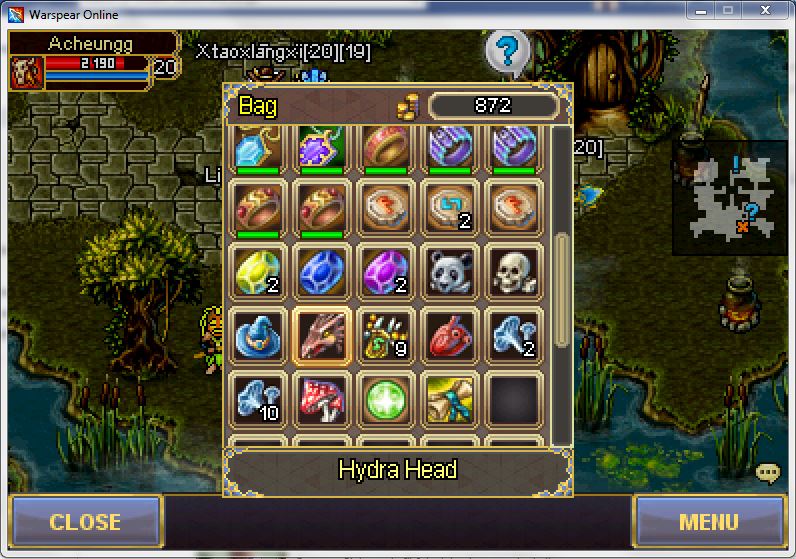Click the Acheungg character portrait
796x559 pixels.
pyautogui.click(x=27, y=72)
